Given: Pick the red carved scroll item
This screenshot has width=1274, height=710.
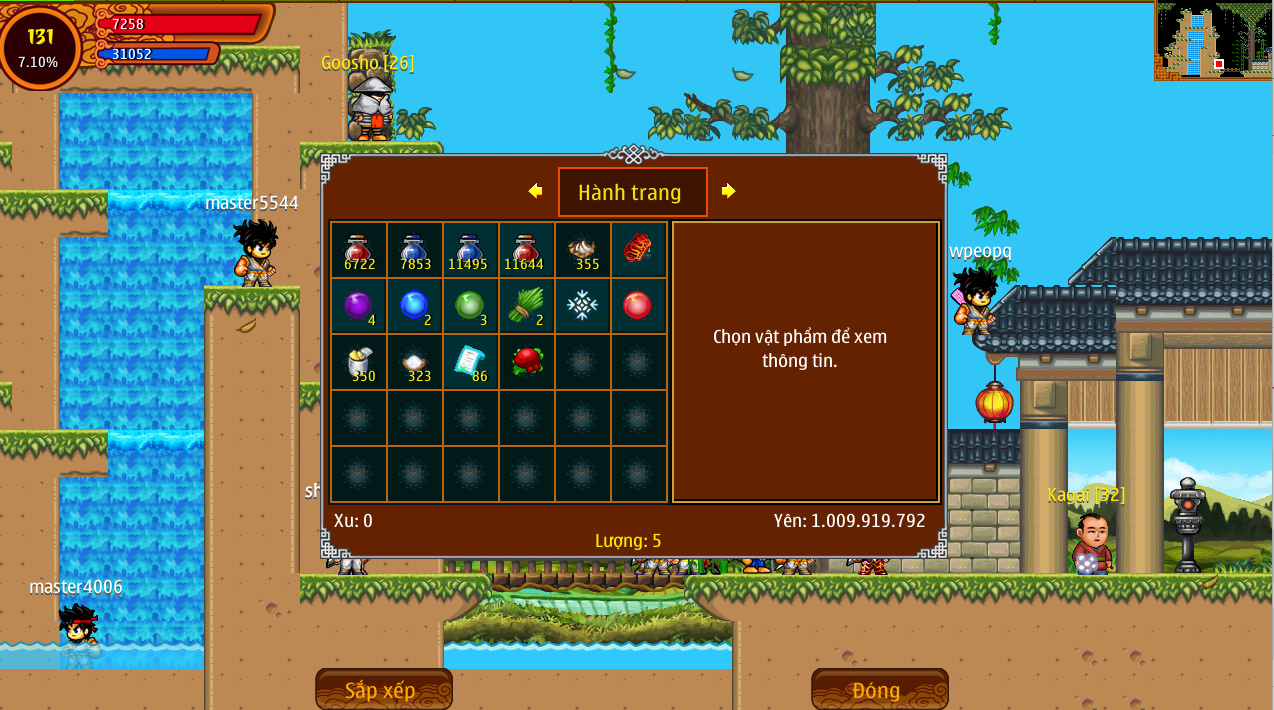Looking at the screenshot, I should pos(638,250).
